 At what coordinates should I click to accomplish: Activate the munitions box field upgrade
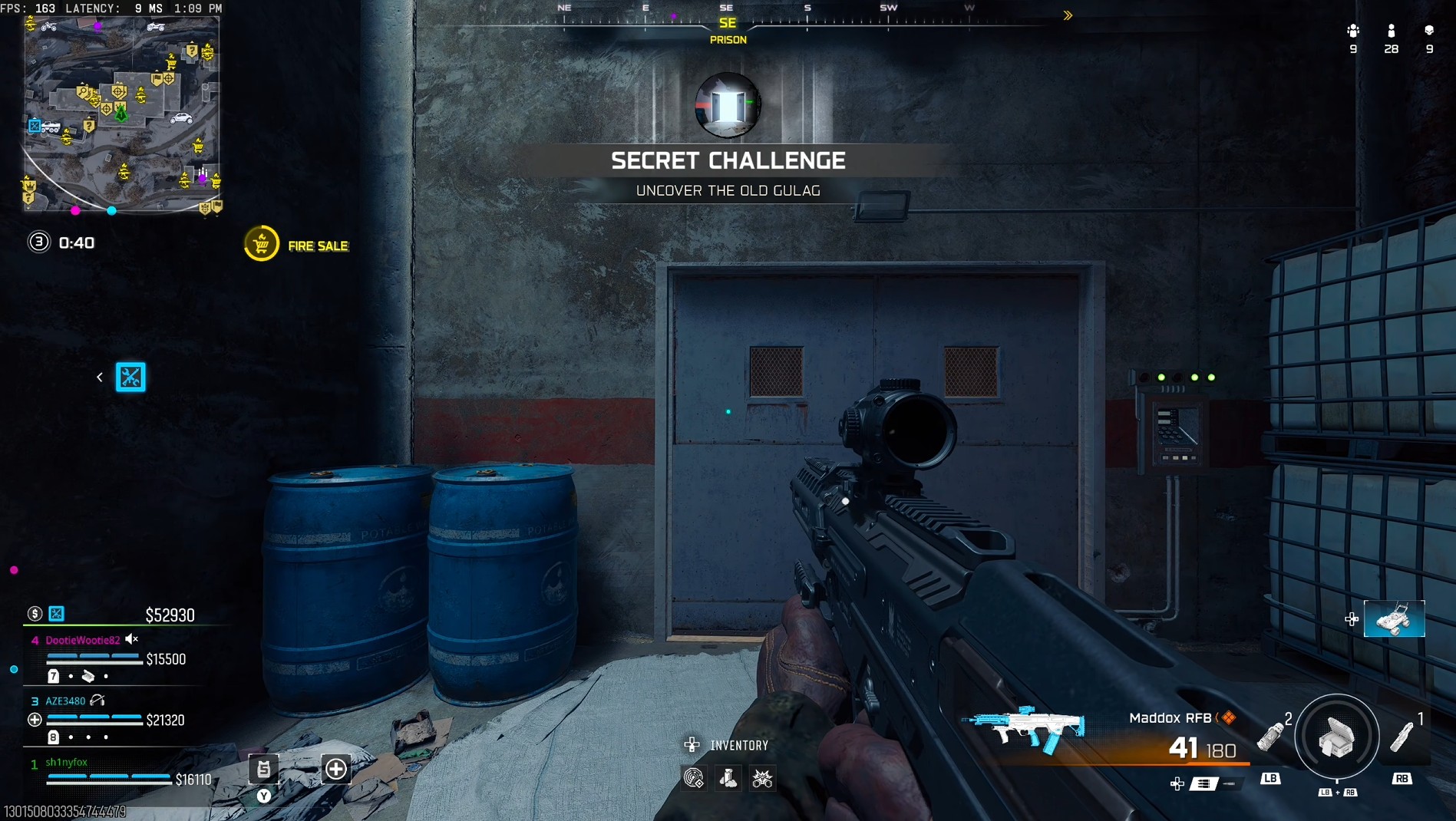(1336, 737)
